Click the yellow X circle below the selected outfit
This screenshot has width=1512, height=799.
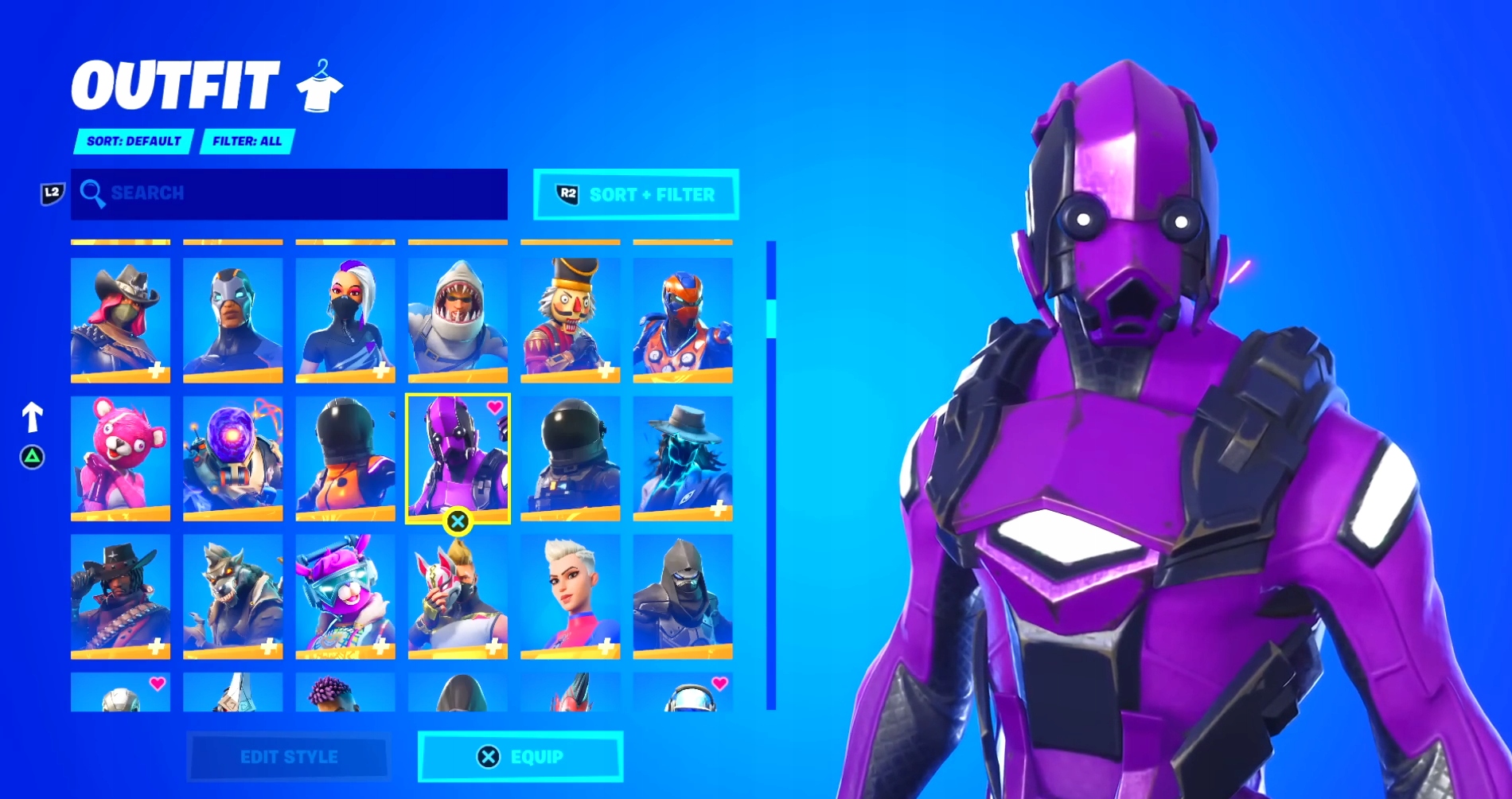coord(458,521)
